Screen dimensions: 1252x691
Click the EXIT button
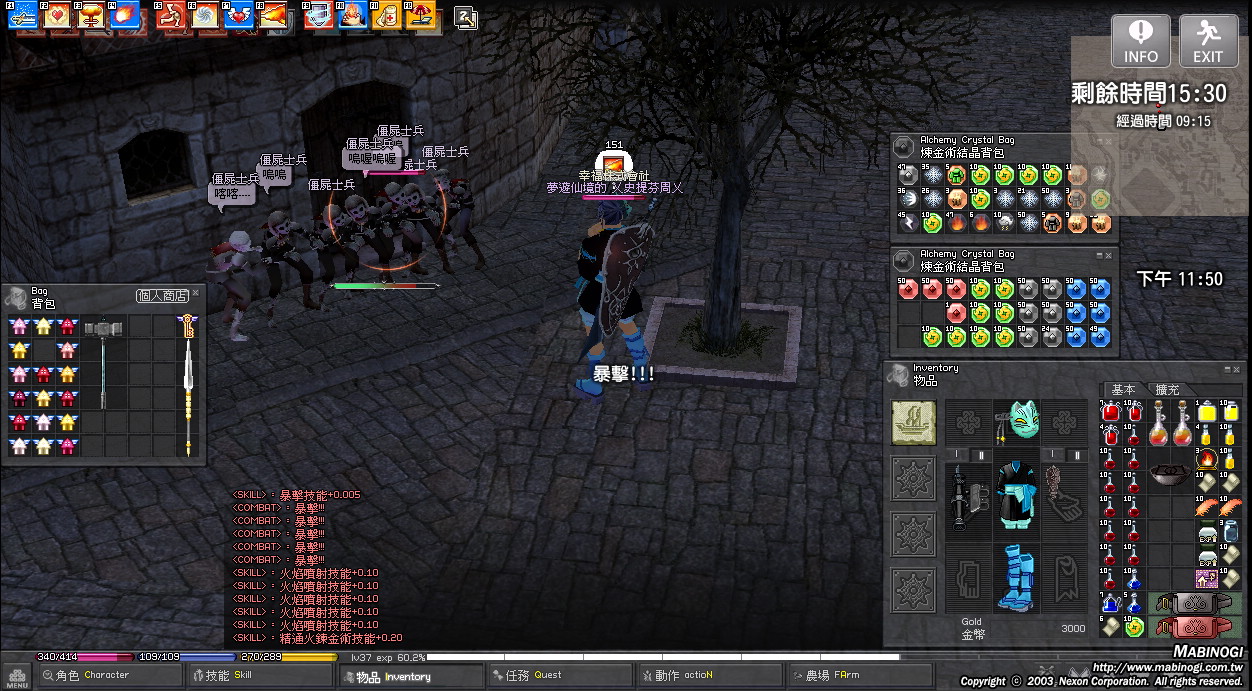(x=1208, y=42)
